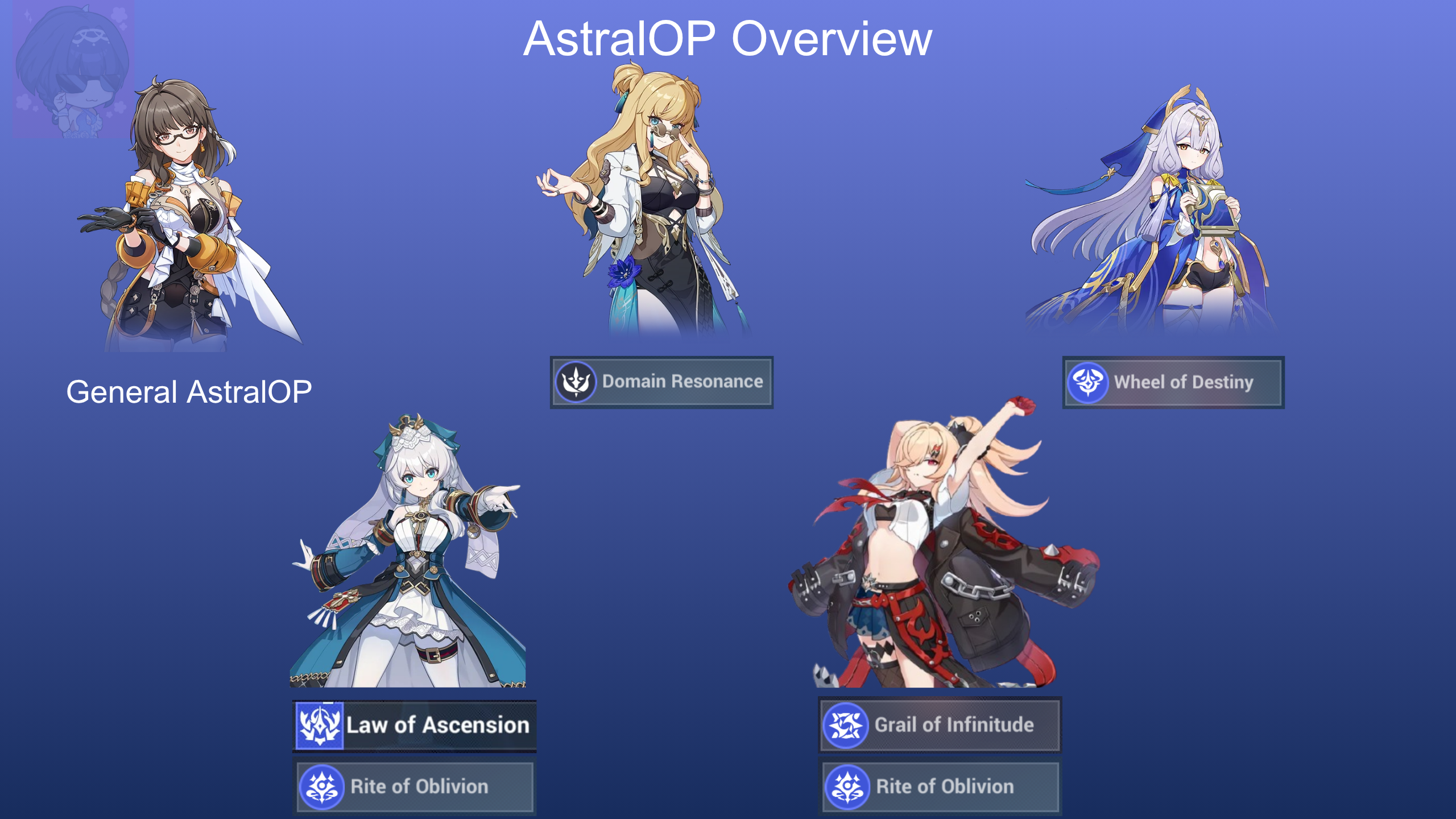Select the Domain Resonance trident icon
This screenshot has width=1456, height=819.
pyautogui.click(x=576, y=382)
